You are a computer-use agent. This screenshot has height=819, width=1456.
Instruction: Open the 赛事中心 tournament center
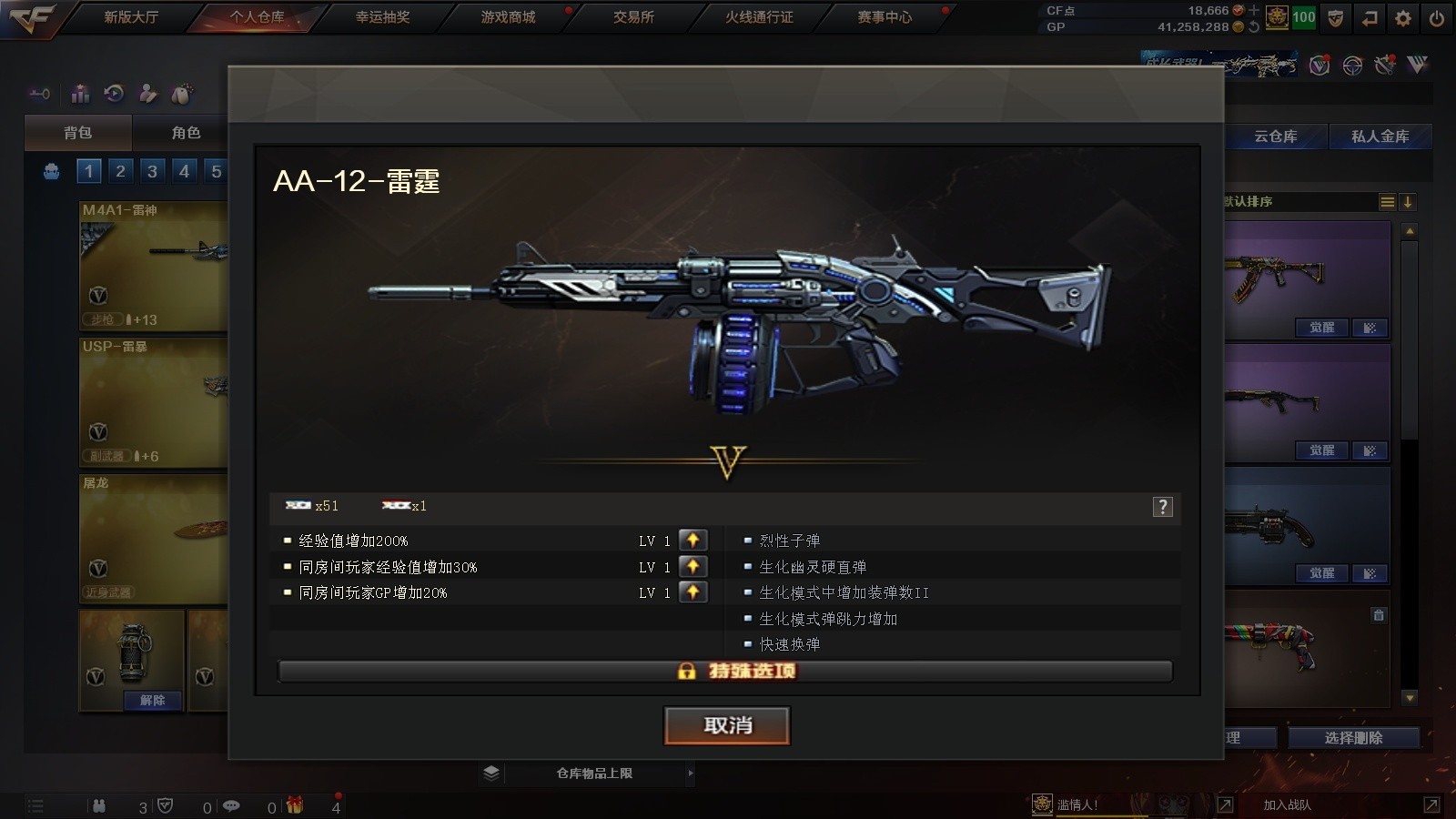click(885, 17)
